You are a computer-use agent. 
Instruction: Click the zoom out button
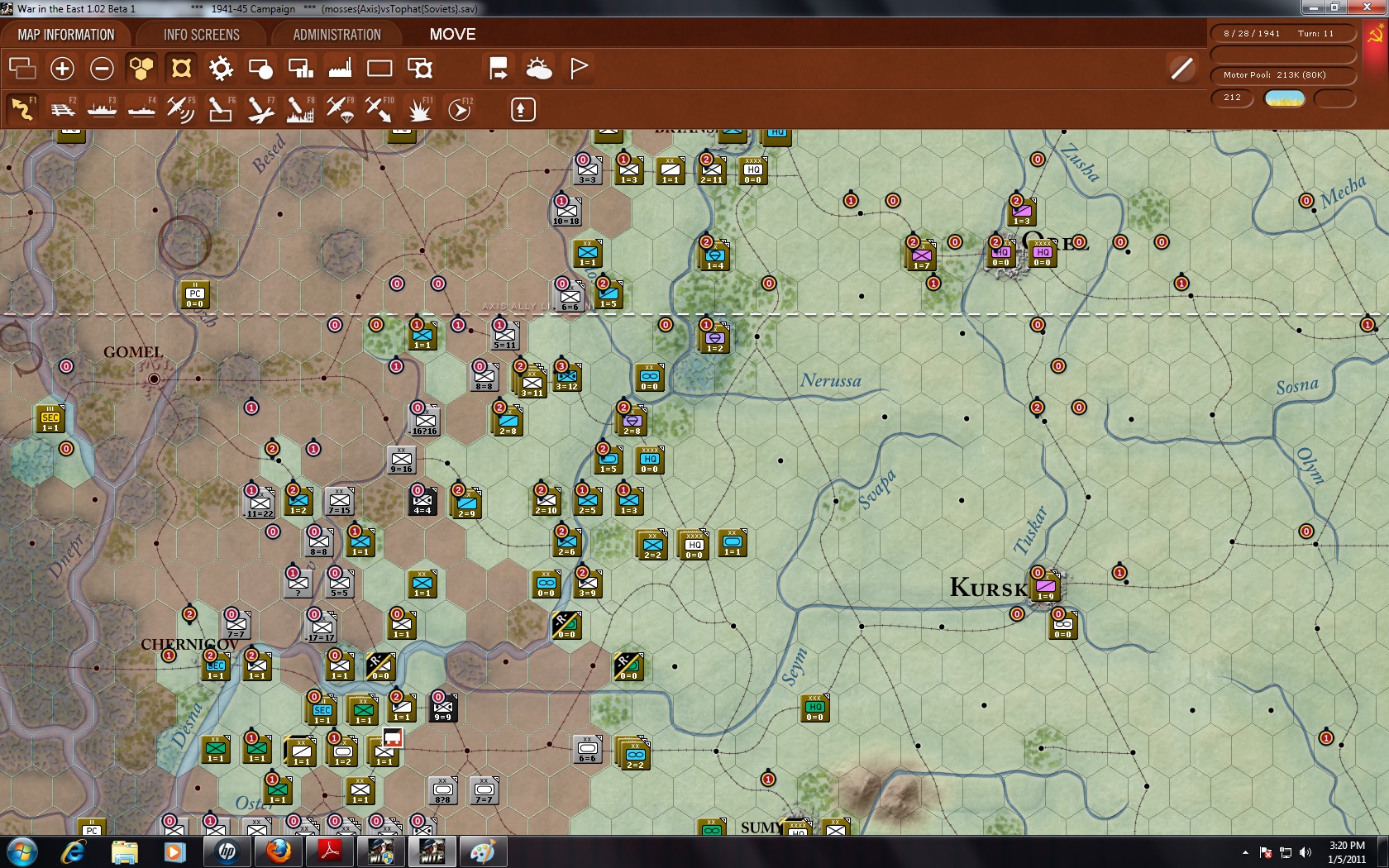tap(102, 68)
